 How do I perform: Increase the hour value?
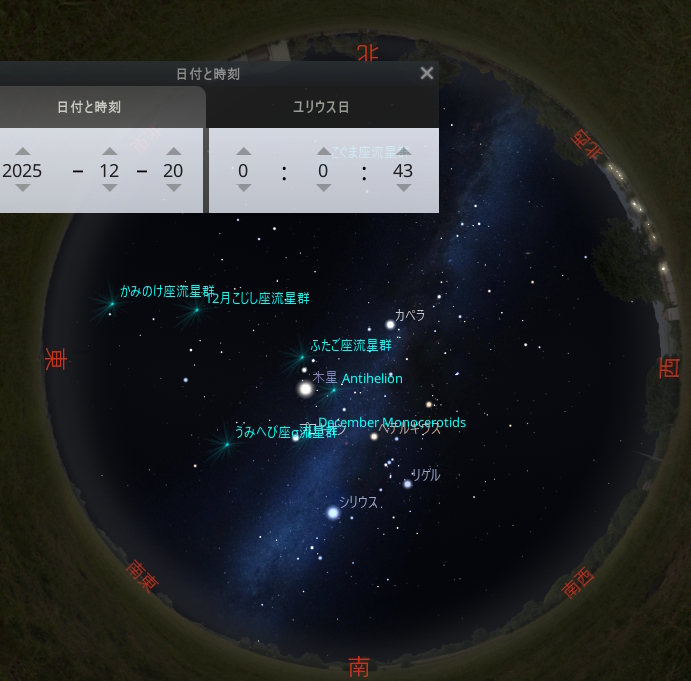click(243, 151)
